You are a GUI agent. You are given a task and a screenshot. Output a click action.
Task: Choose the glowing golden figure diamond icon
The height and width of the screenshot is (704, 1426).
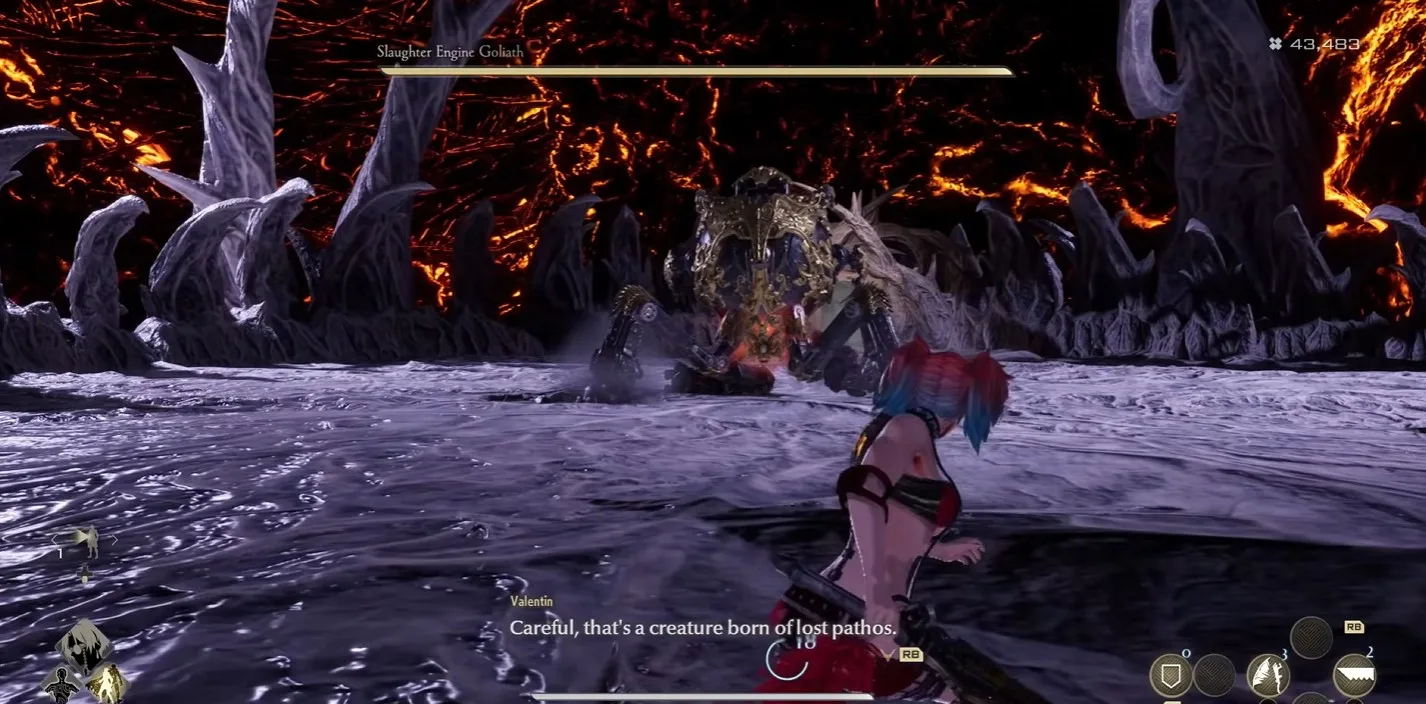tap(107, 683)
